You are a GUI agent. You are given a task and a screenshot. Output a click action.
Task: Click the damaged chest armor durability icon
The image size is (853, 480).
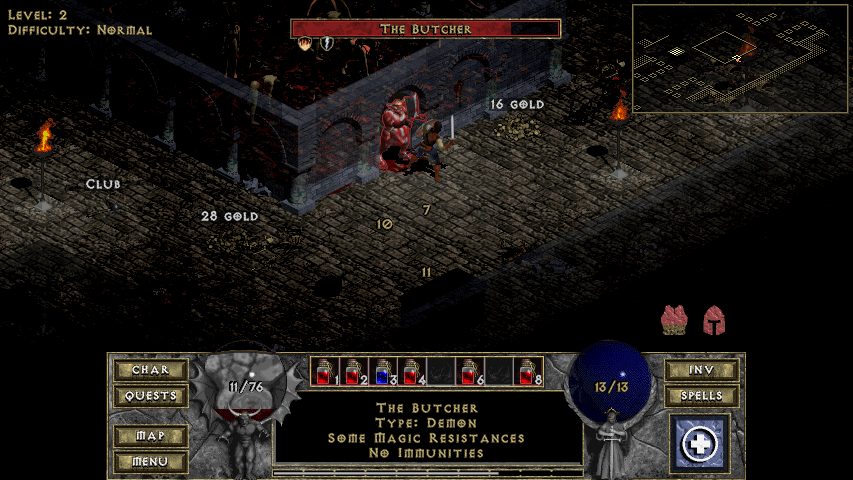(675, 320)
